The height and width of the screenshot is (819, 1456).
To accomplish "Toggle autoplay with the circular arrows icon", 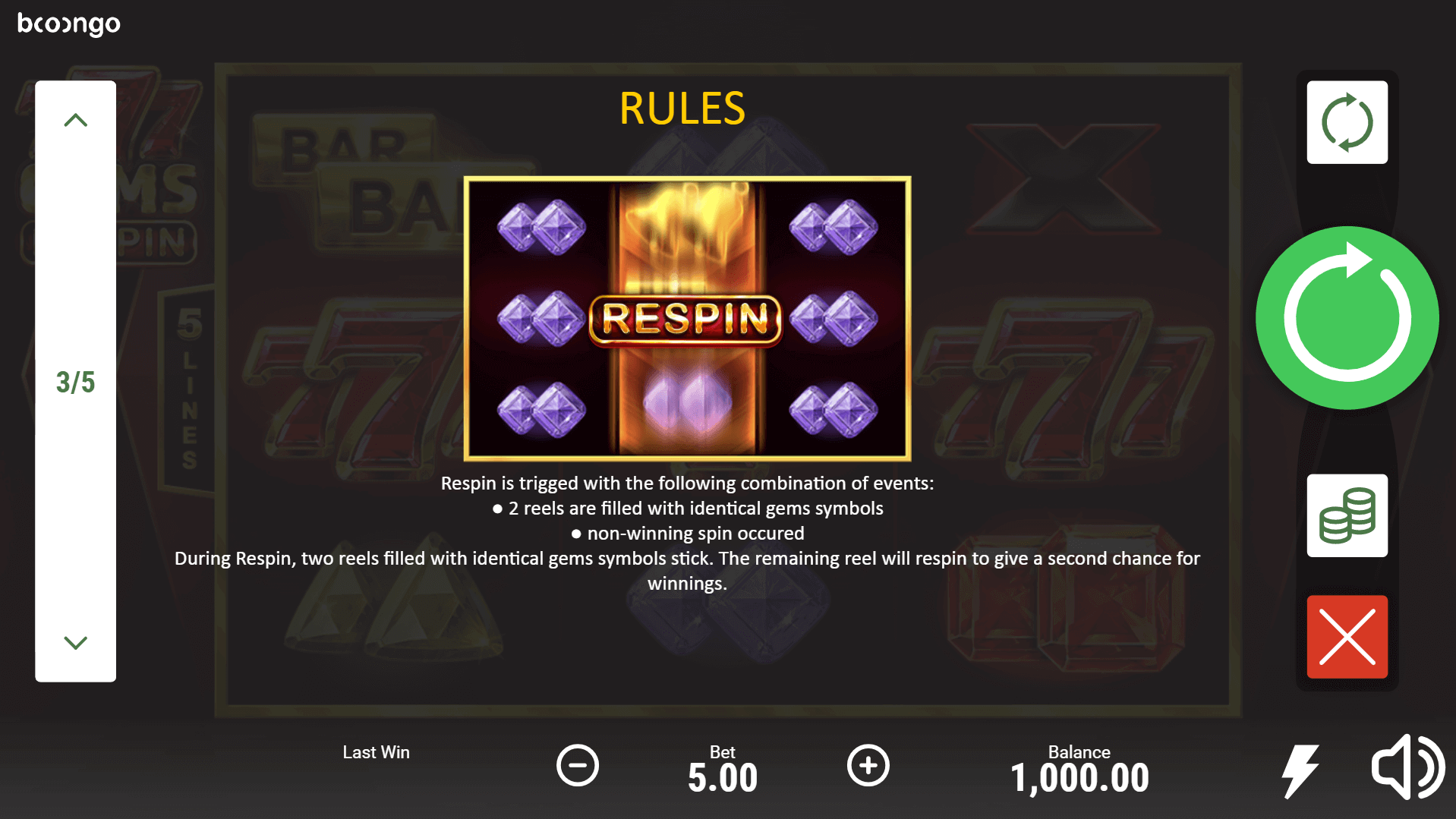I will pyautogui.click(x=1347, y=122).
